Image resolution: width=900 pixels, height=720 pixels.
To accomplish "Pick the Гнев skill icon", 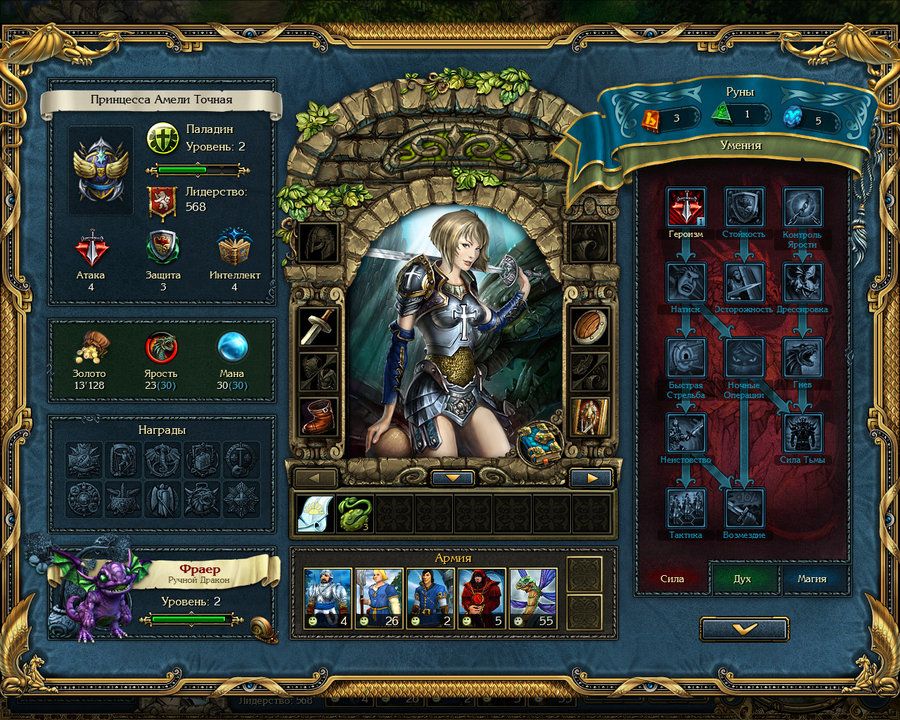I will (802, 357).
